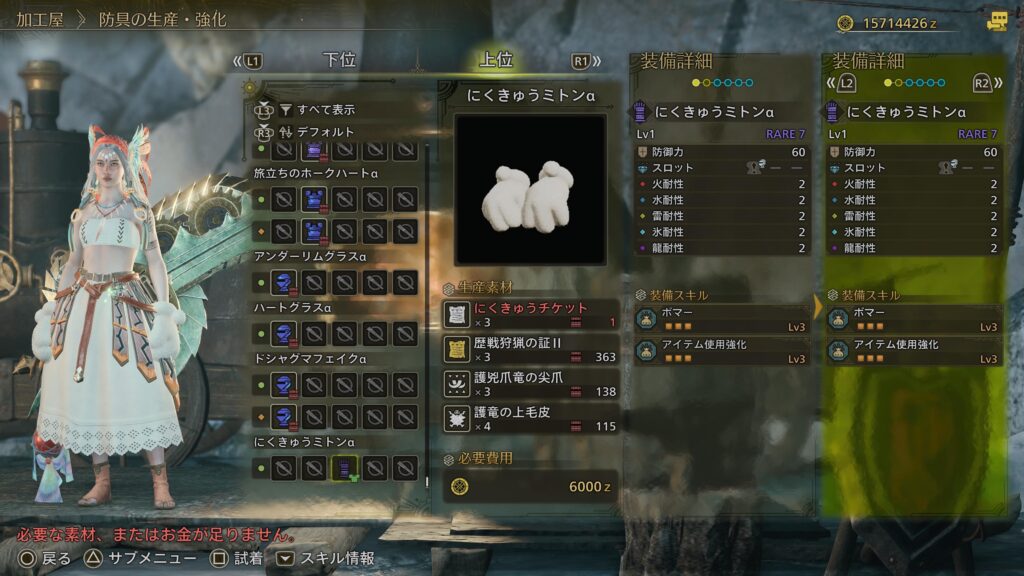Select the にくきゅうチケット material row
The height and width of the screenshot is (576, 1024).
(x=531, y=315)
